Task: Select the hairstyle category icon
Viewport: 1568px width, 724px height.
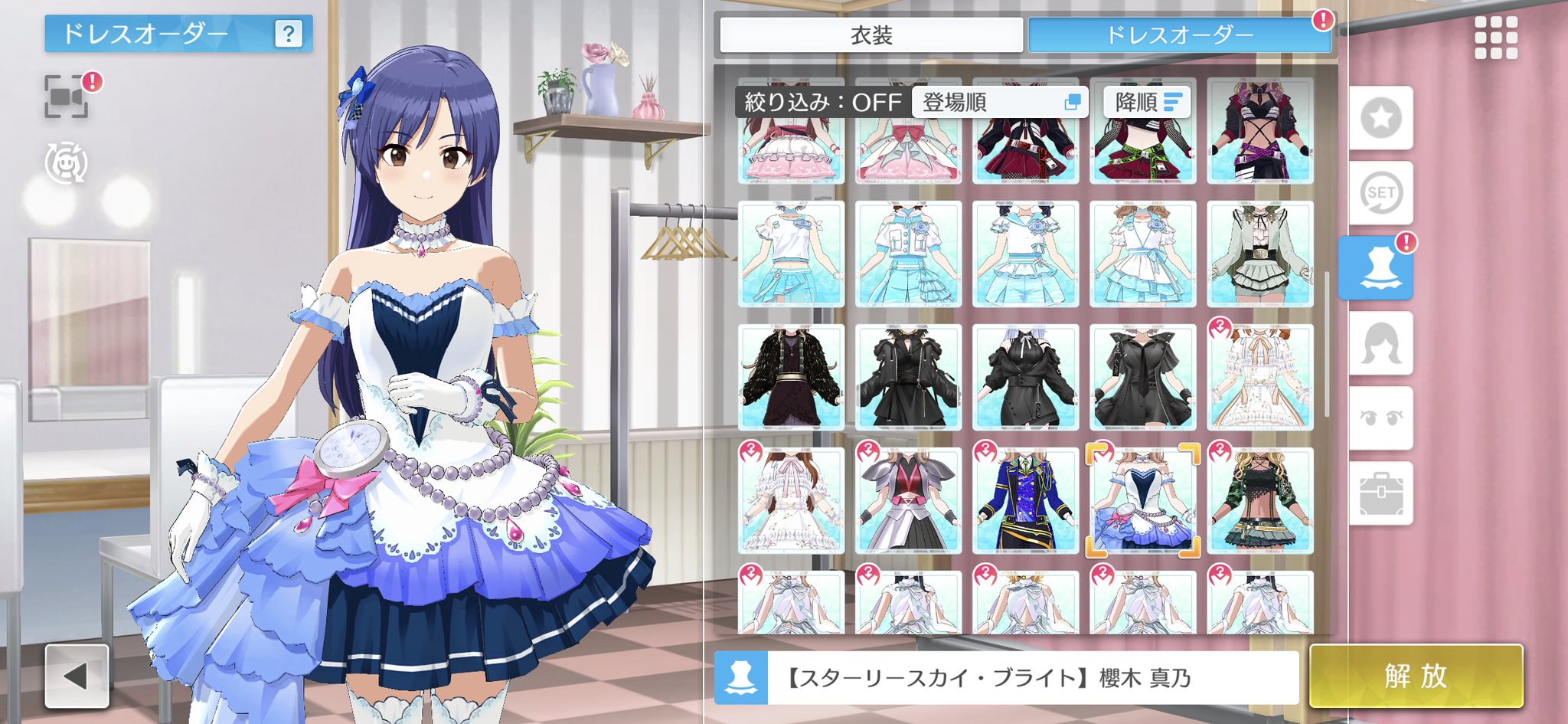Action: (1381, 344)
